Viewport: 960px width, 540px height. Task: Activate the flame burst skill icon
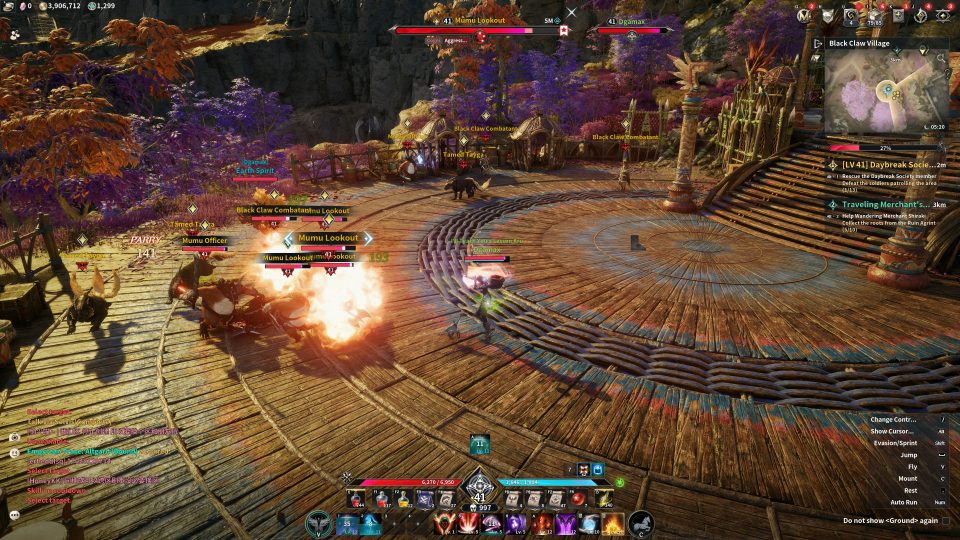coord(613,522)
